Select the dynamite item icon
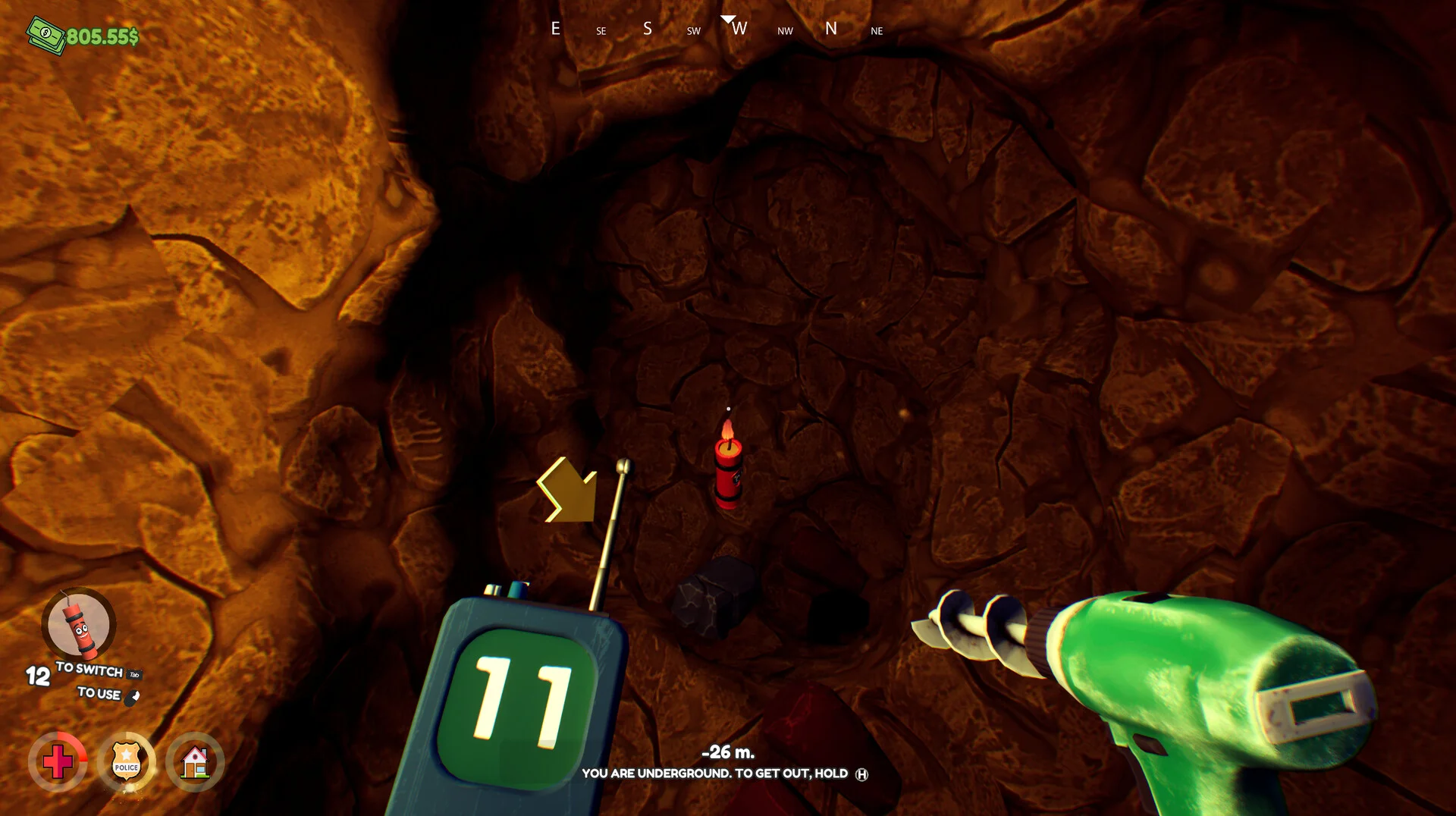This screenshot has height=816, width=1456. pyautogui.click(x=79, y=626)
